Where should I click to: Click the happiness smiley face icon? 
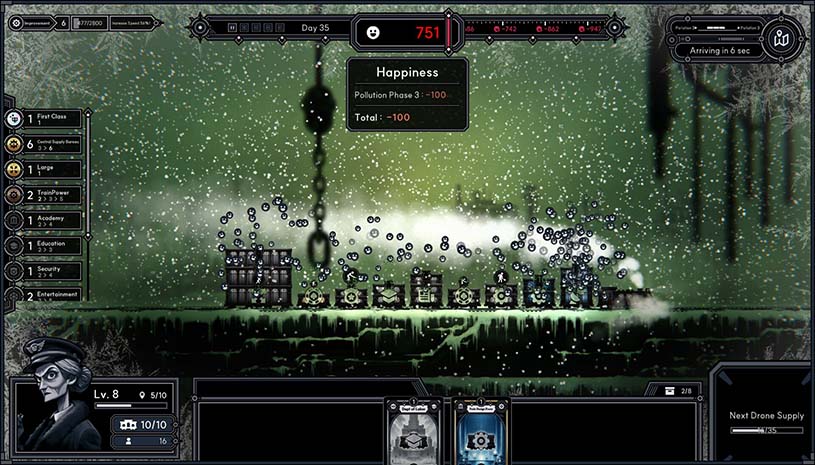tap(373, 32)
